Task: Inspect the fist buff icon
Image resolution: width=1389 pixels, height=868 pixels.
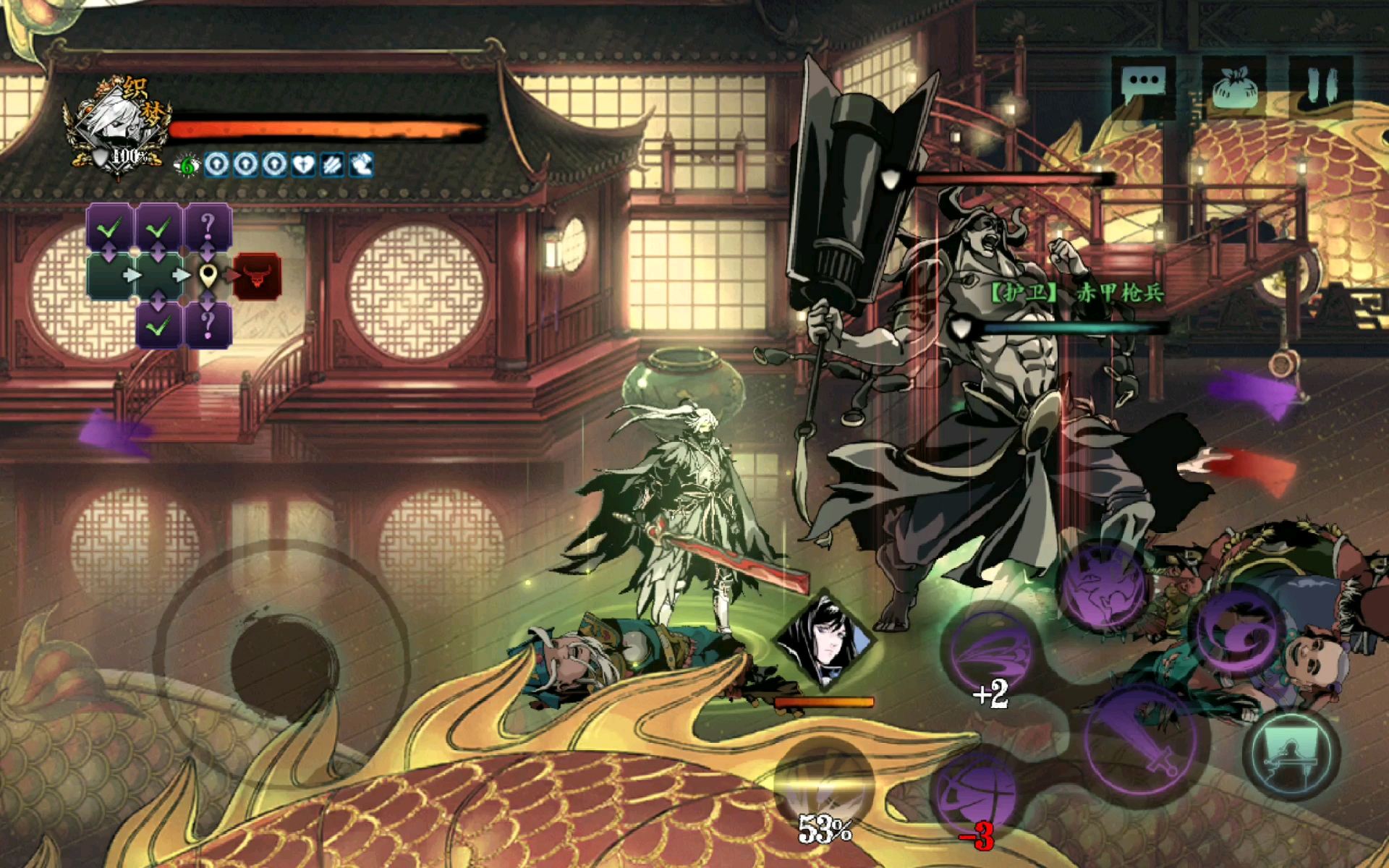Action: coord(361,166)
